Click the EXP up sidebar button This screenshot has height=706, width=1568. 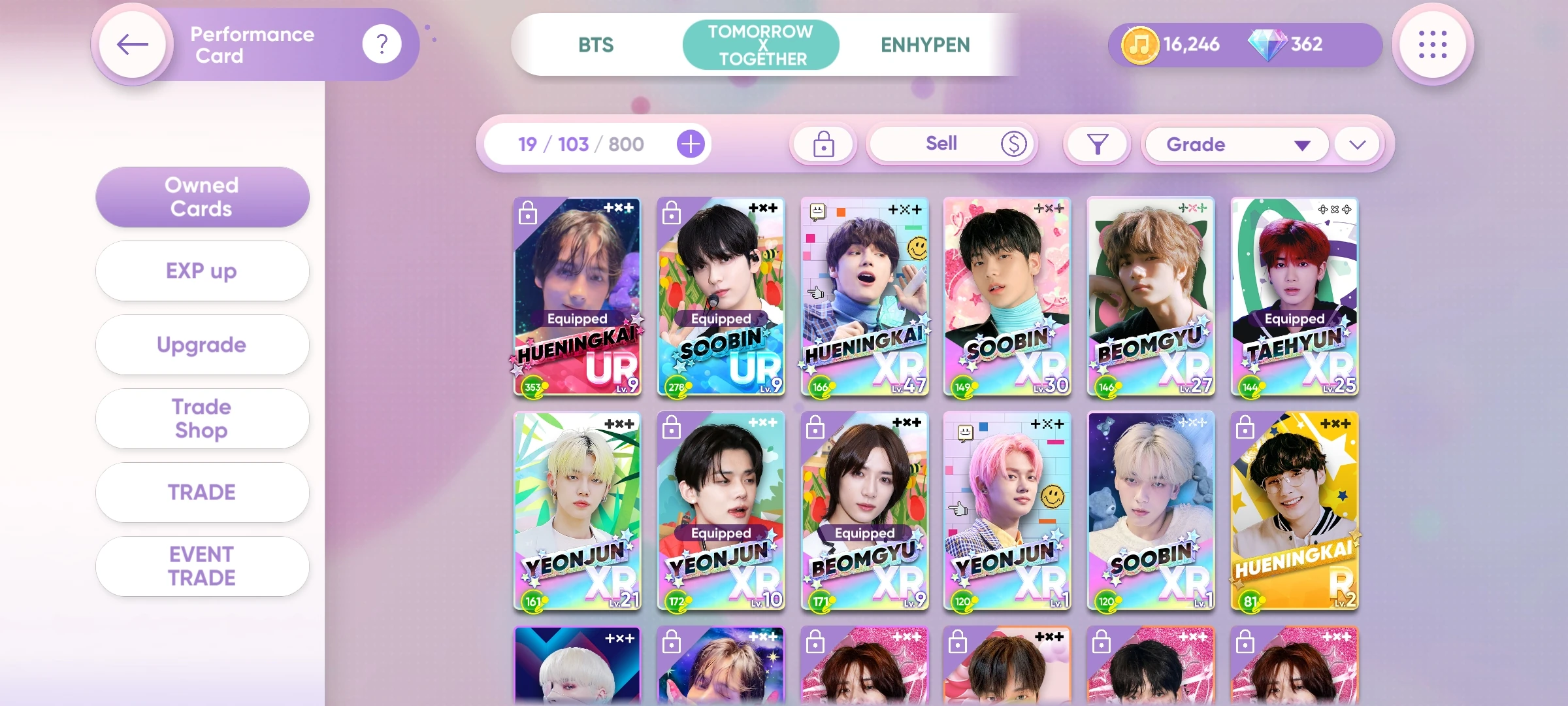(x=202, y=271)
